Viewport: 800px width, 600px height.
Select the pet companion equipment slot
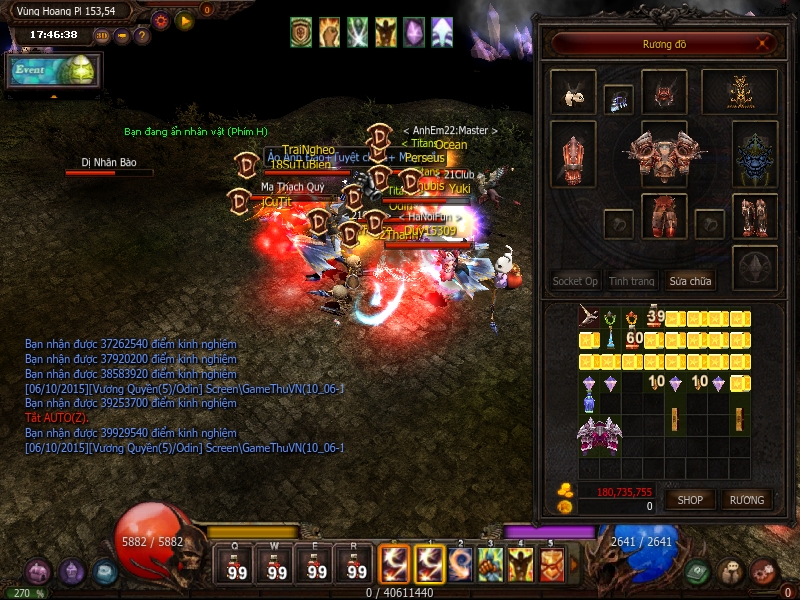point(573,92)
